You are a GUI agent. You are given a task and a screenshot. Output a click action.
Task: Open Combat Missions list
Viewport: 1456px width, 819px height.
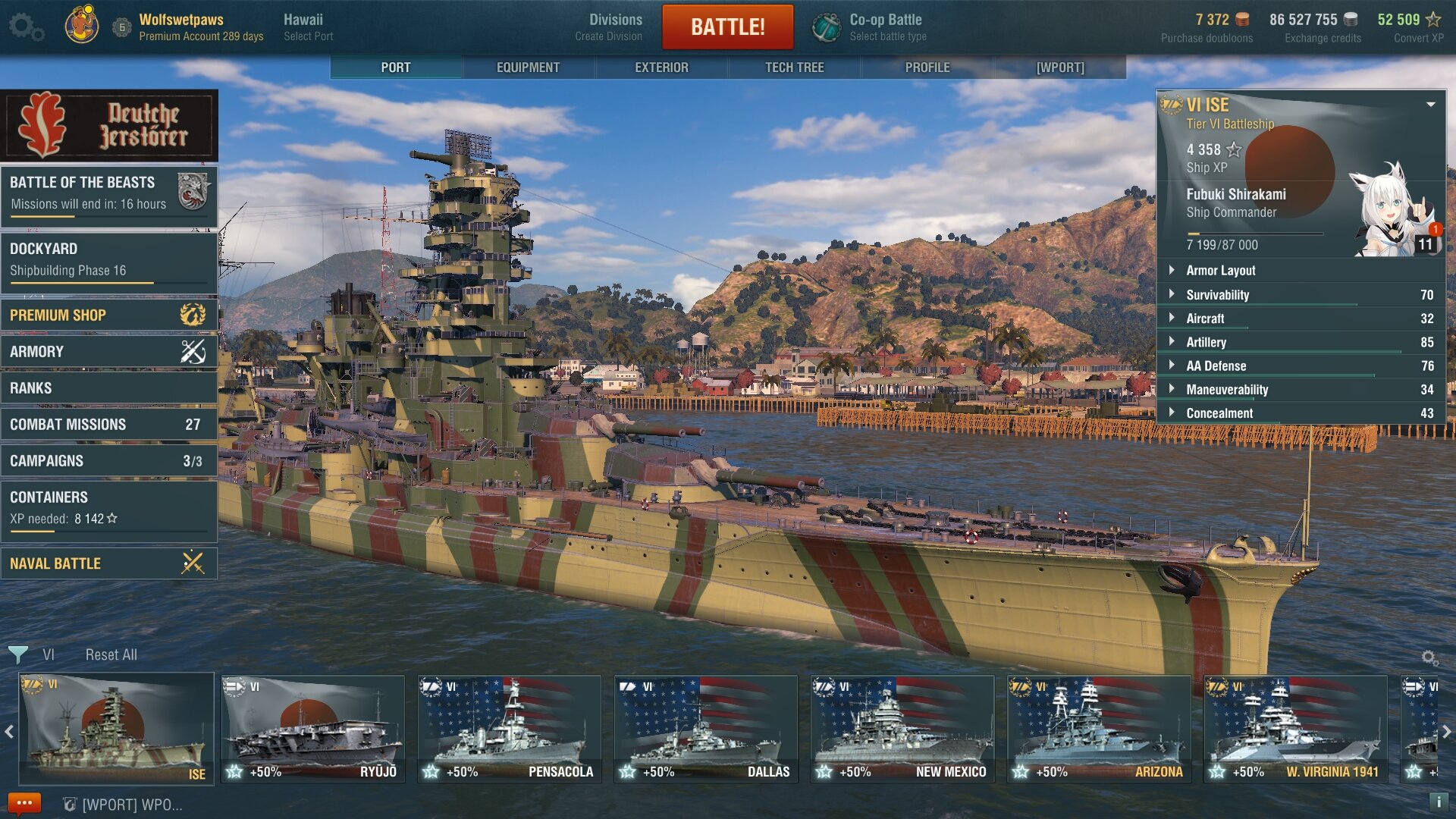[x=108, y=424]
